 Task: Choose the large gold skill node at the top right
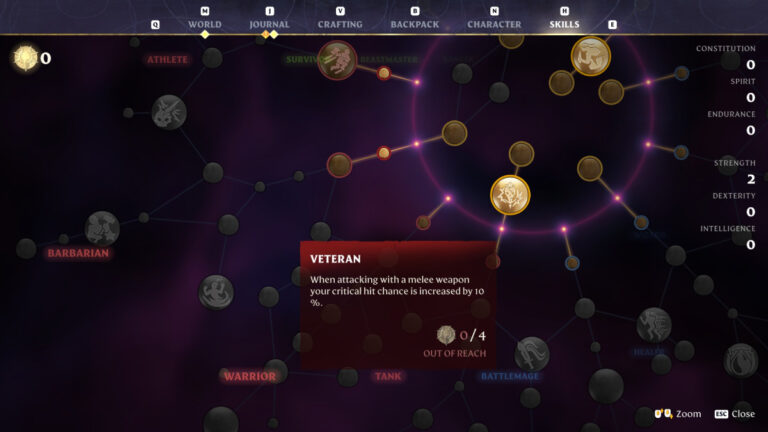pos(591,56)
